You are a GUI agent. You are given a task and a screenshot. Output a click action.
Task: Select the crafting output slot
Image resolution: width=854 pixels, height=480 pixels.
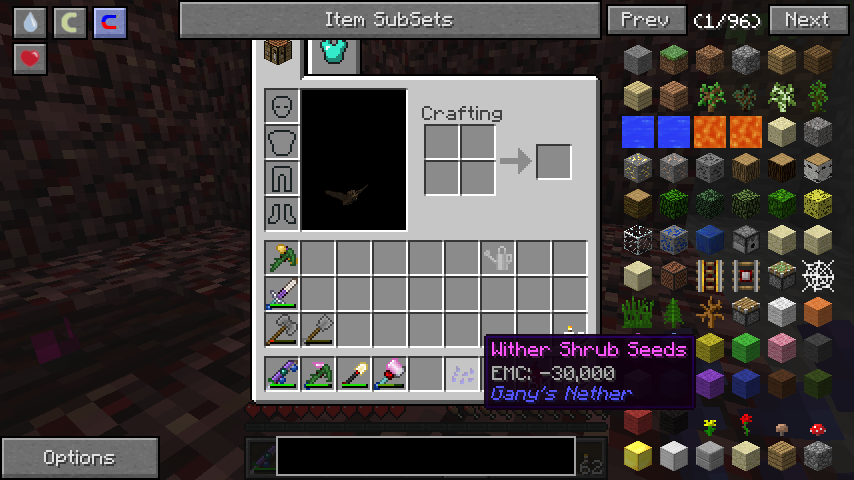(x=553, y=162)
